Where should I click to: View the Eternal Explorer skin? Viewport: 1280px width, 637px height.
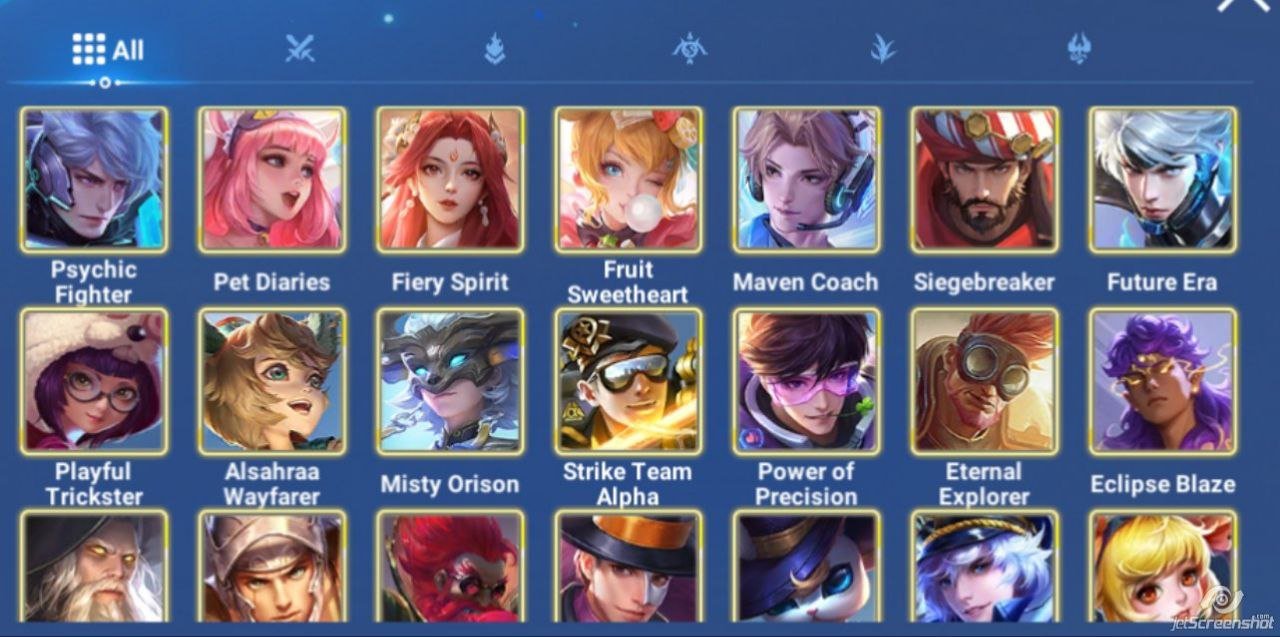point(984,381)
